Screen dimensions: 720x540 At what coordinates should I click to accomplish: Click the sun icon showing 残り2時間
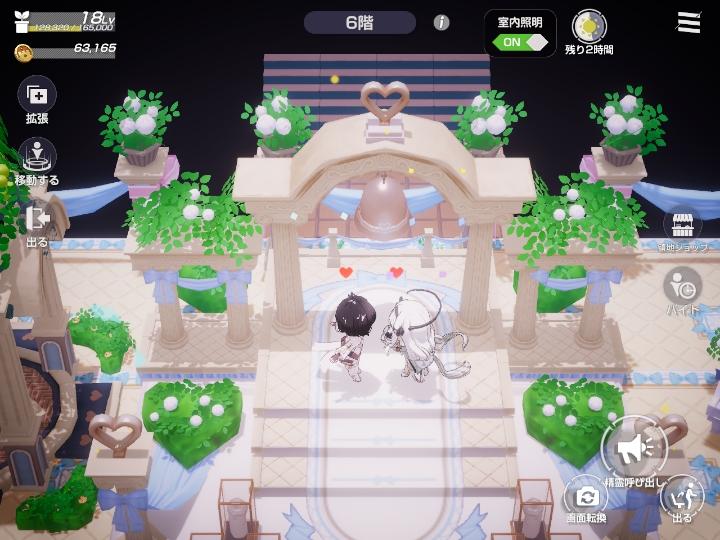click(588, 25)
